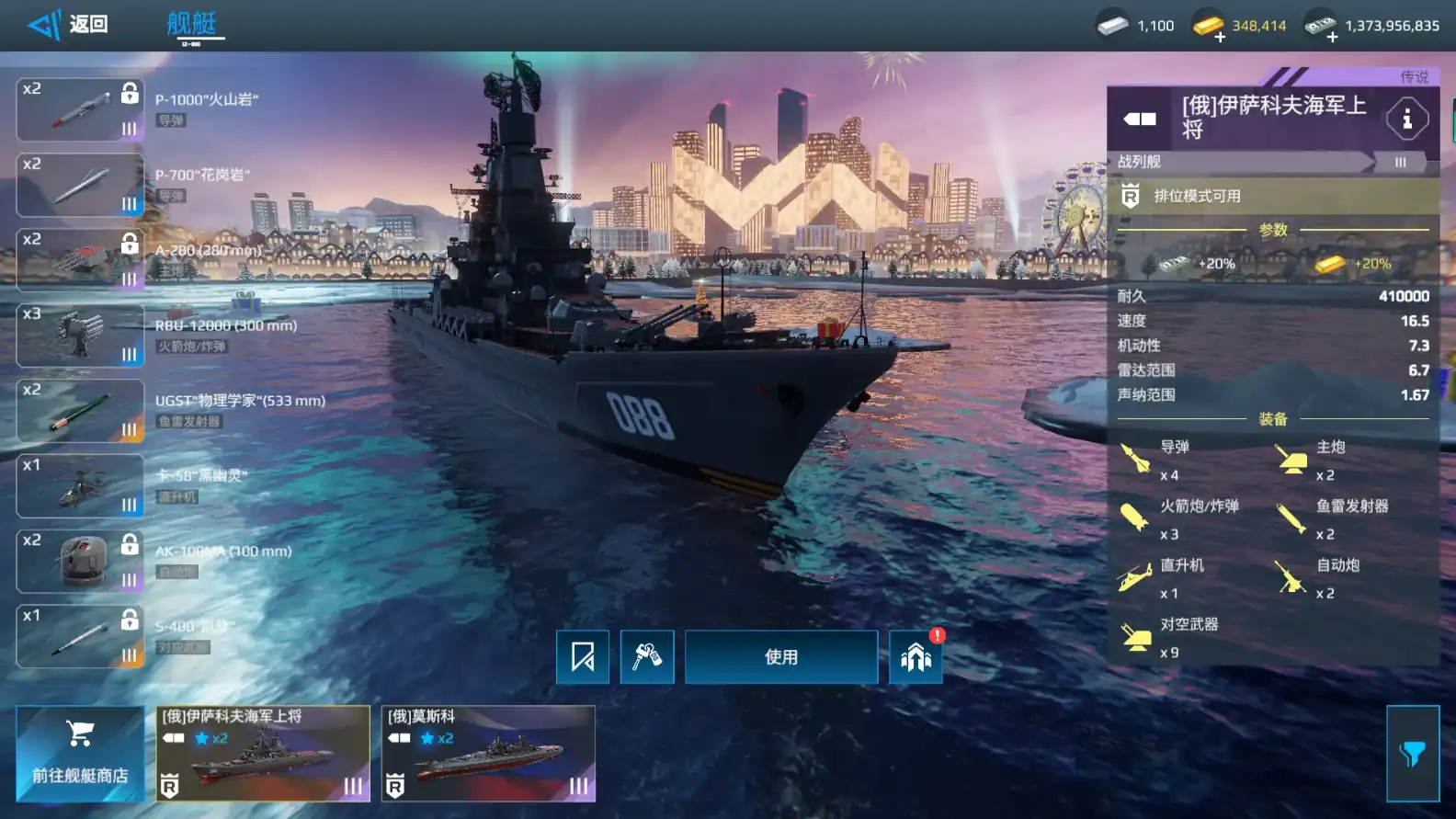Go to the ship store 前往舰艇商店

tap(80, 754)
